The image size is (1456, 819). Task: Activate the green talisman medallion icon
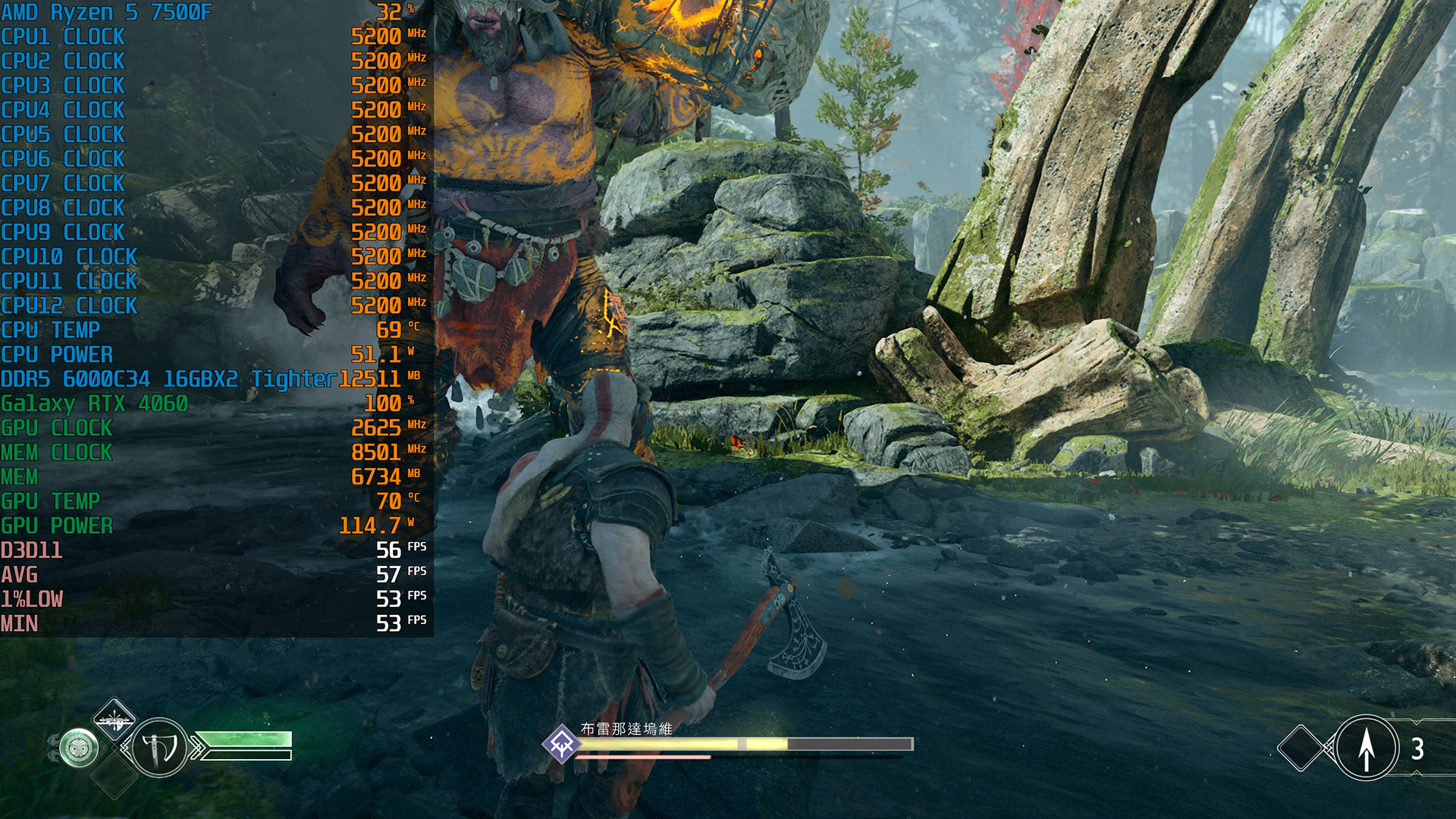click(79, 748)
